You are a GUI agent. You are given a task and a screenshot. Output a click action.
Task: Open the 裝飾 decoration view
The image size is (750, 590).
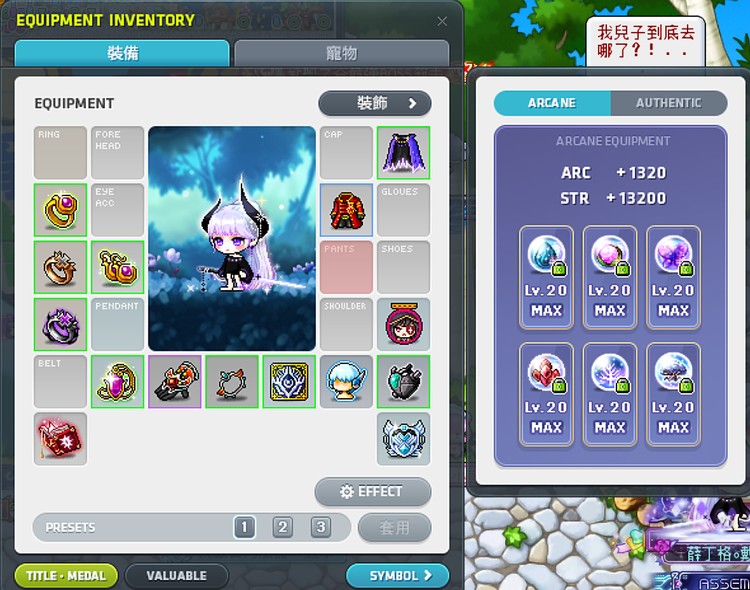[x=375, y=103]
